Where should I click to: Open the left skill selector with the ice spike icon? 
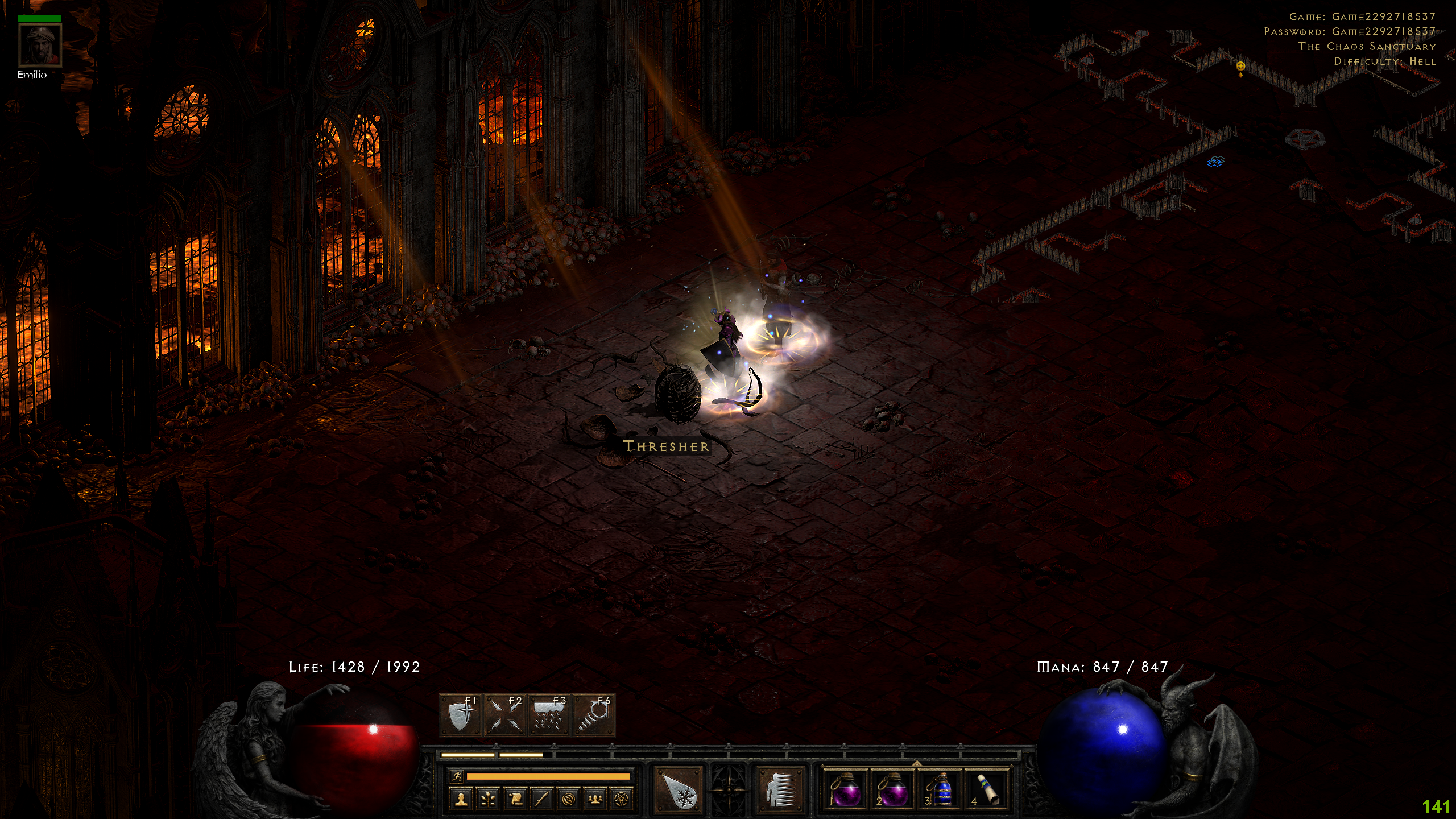tap(678, 789)
